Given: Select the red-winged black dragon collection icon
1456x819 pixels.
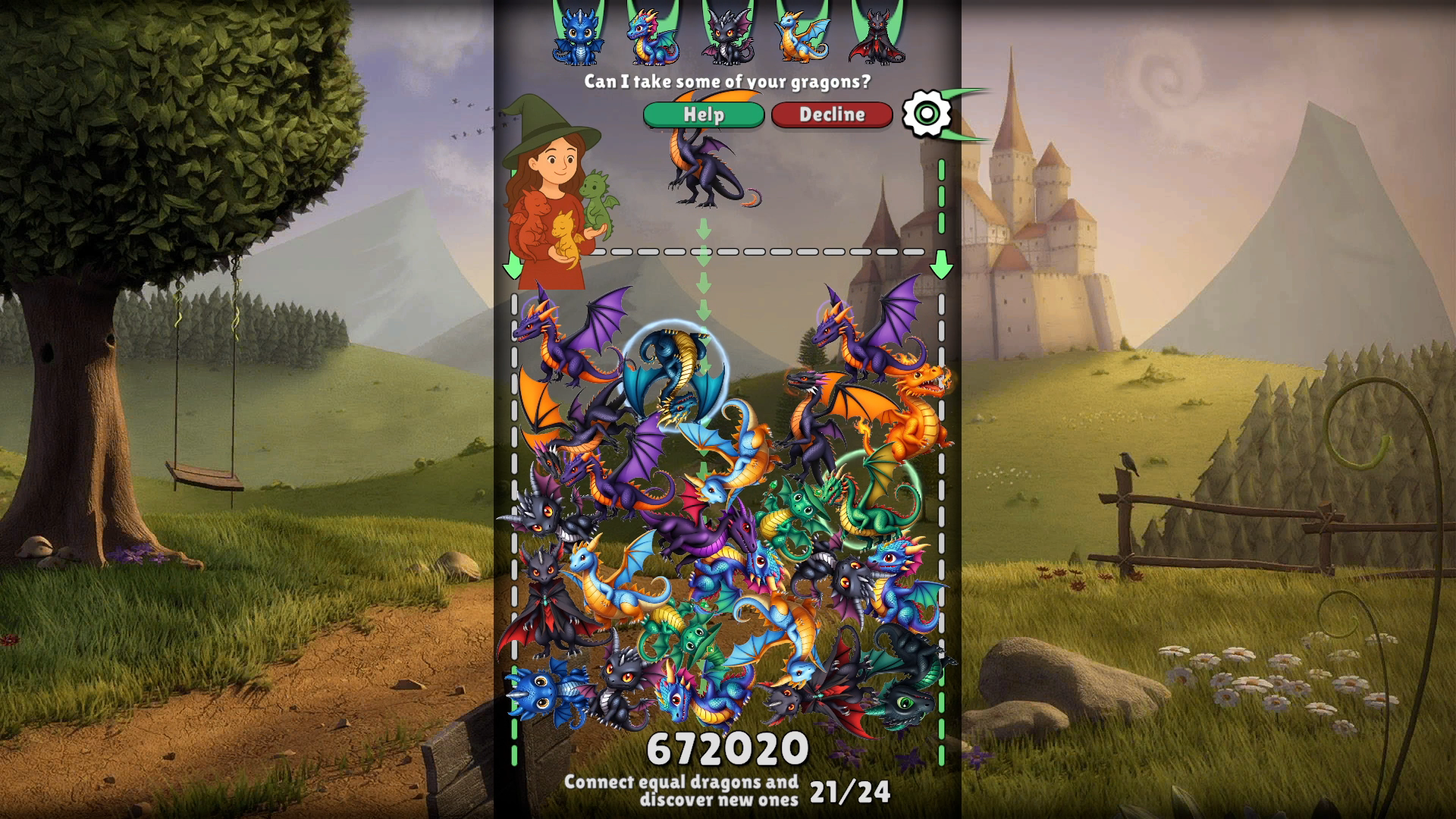Looking at the screenshot, I should 876,34.
